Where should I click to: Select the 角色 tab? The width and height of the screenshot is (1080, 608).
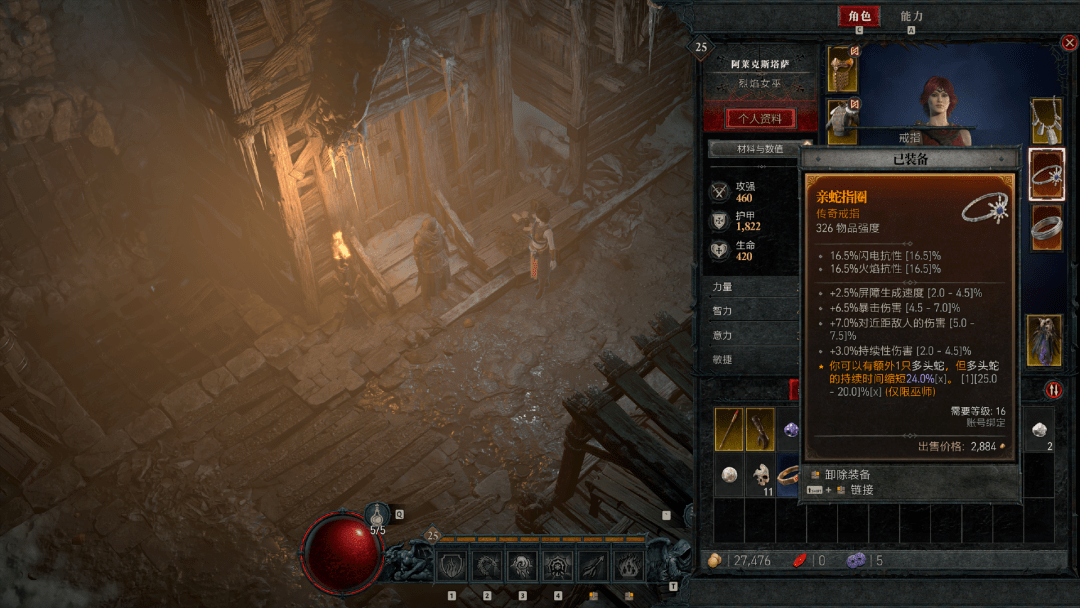coord(859,16)
